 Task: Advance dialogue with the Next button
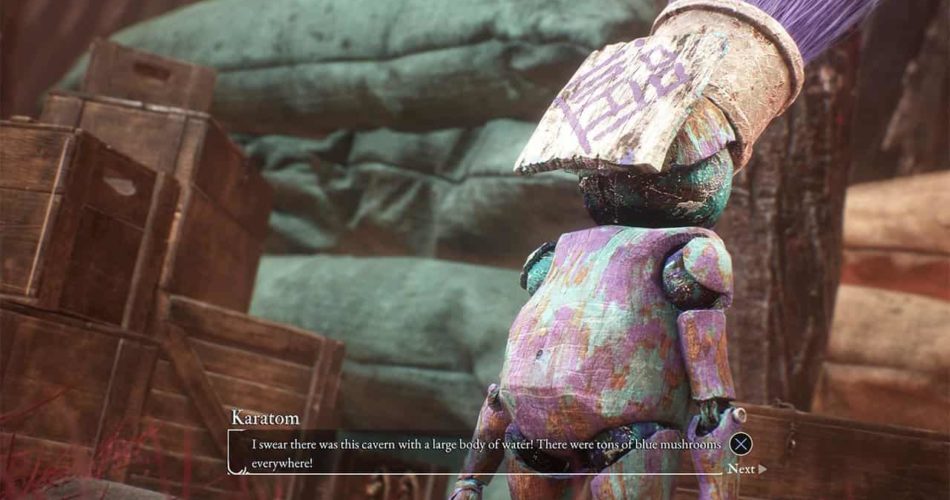click(745, 468)
